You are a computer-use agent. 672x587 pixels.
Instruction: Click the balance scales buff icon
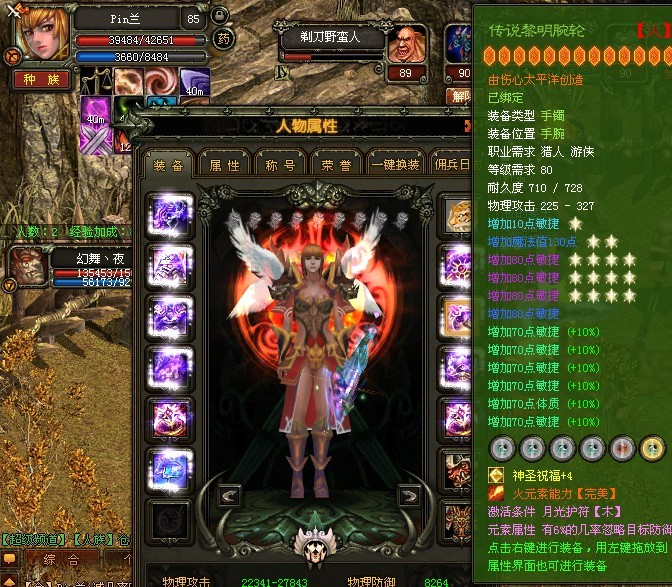tap(97, 82)
